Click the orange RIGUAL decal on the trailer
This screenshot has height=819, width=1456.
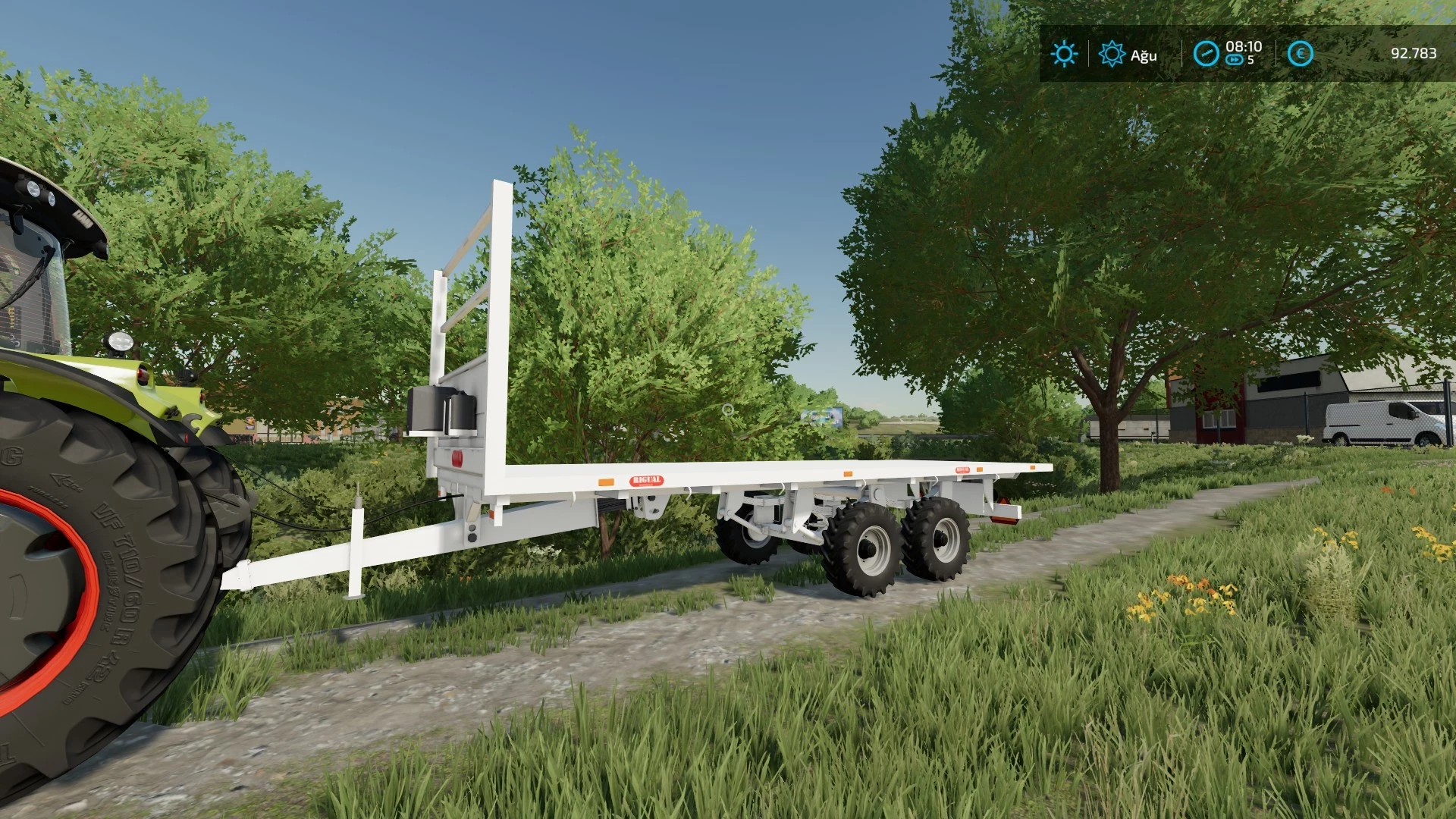pos(648,480)
